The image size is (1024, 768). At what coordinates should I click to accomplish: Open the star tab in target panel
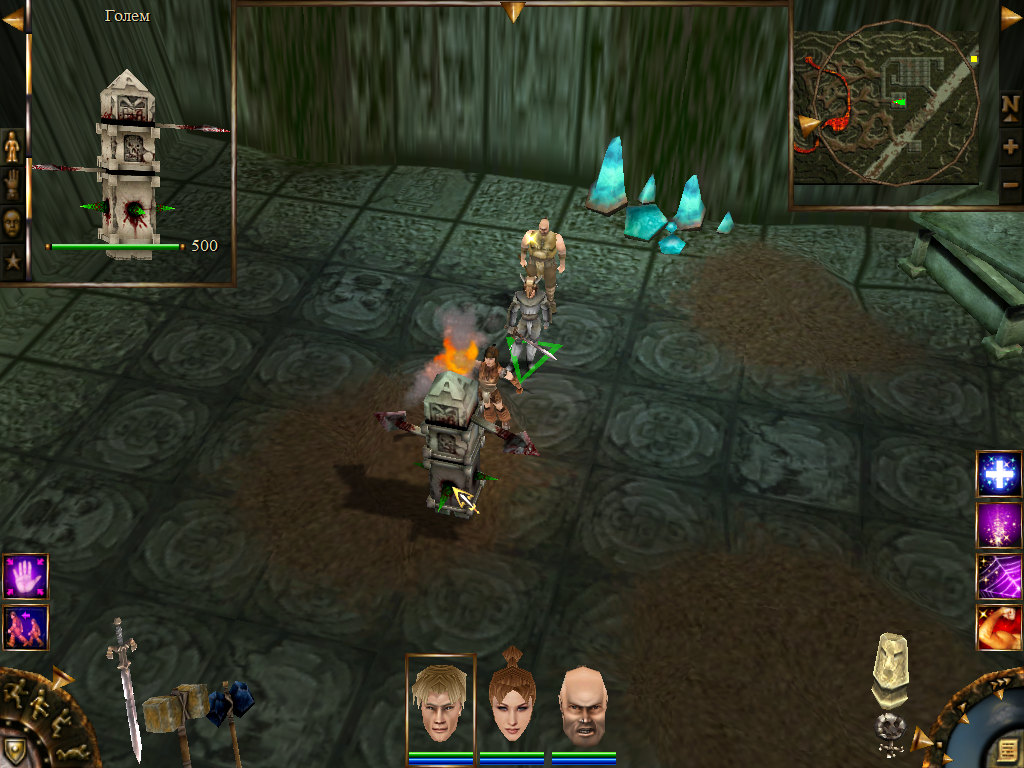[x=13, y=263]
